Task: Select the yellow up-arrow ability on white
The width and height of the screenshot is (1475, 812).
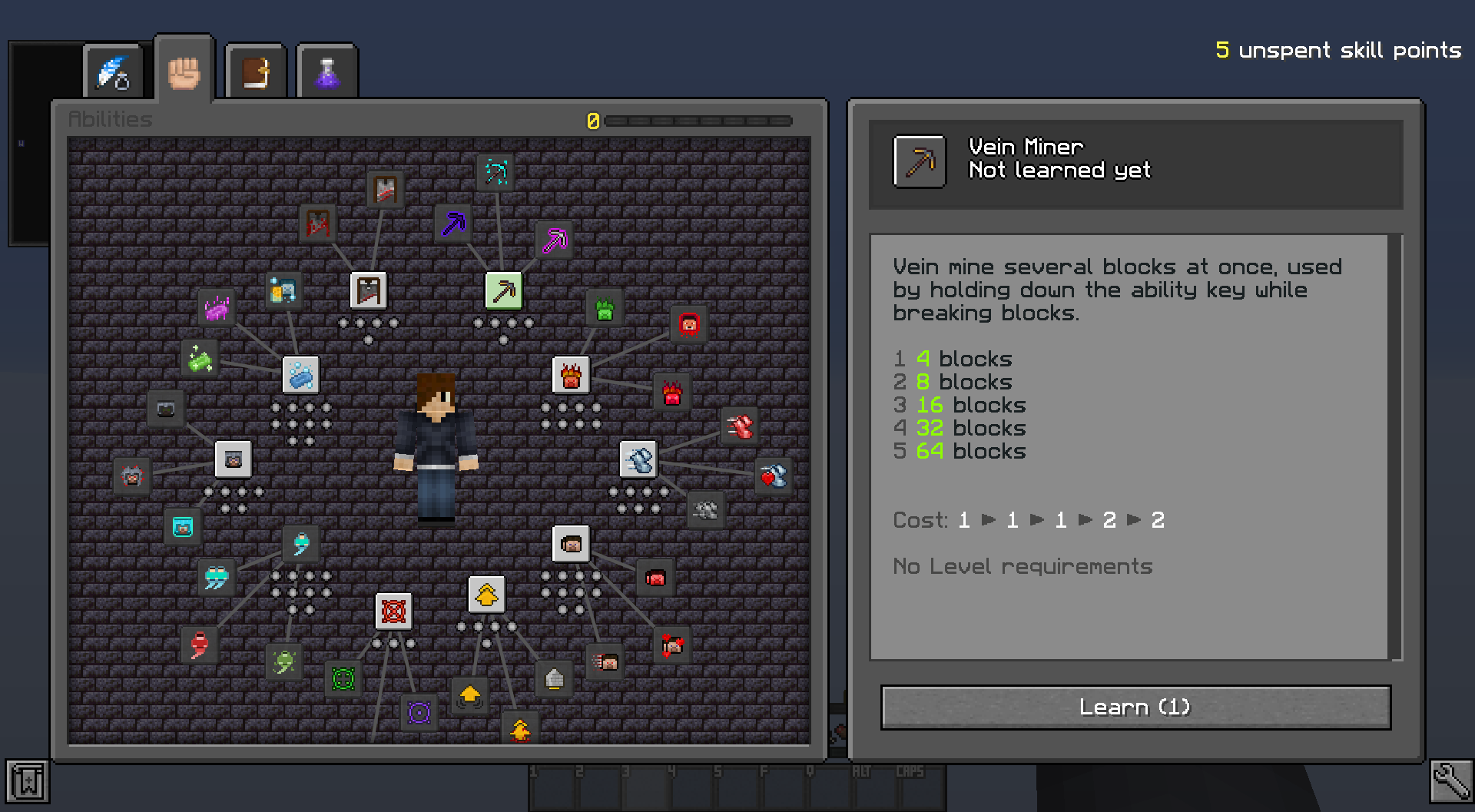Action: click(486, 595)
